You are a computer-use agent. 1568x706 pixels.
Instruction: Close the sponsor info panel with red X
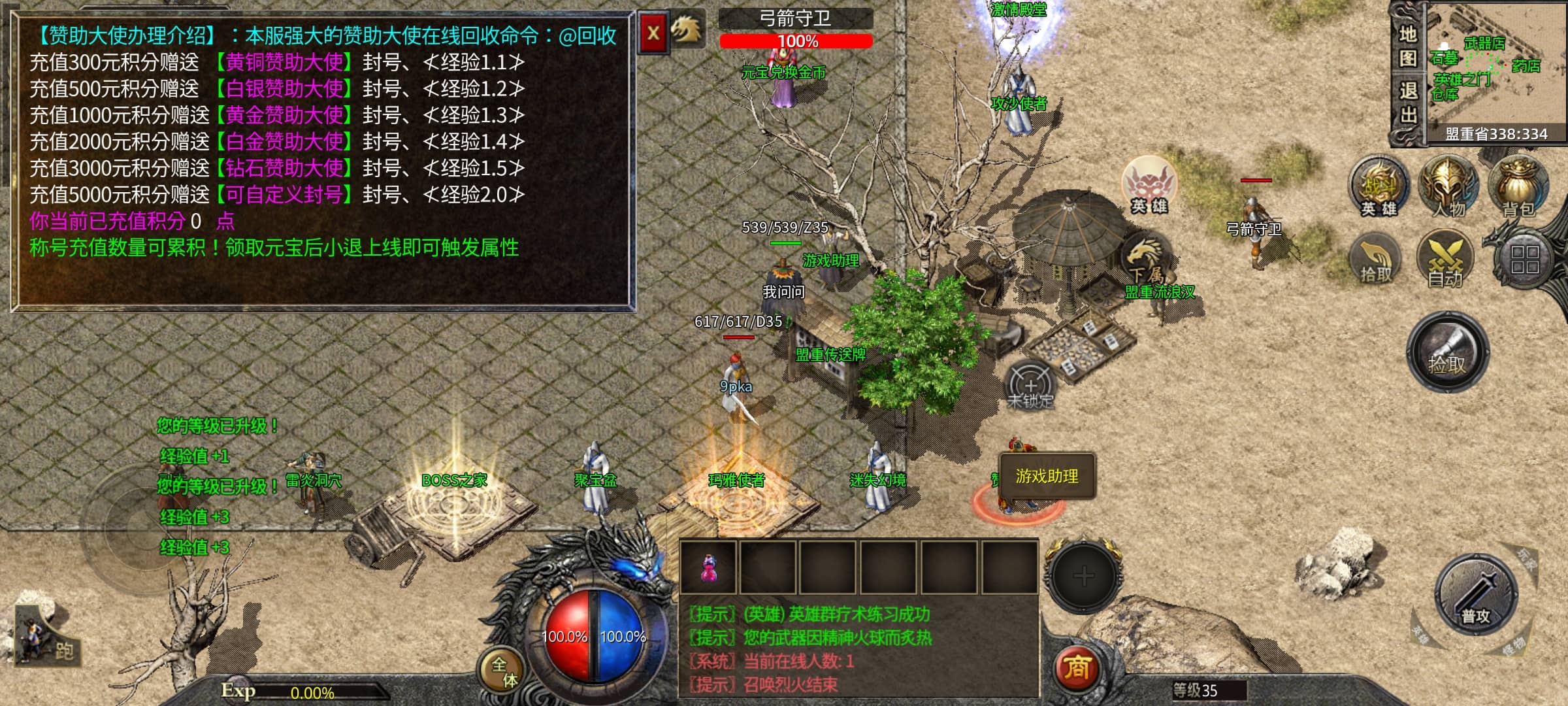[x=653, y=33]
